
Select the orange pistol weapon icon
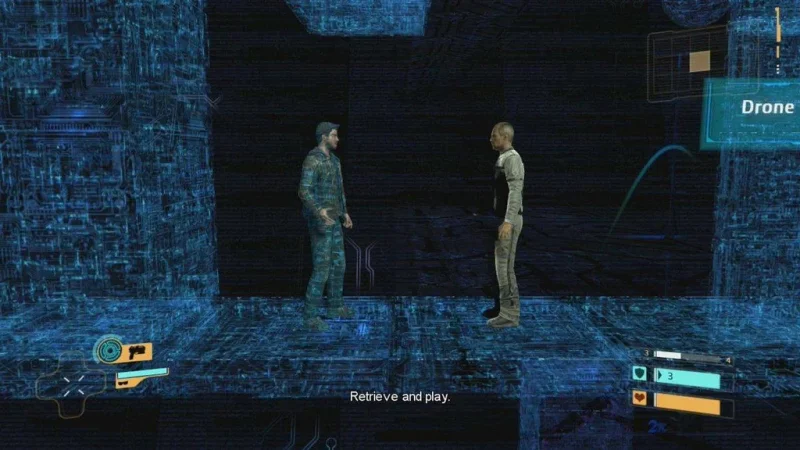(137, 352)
